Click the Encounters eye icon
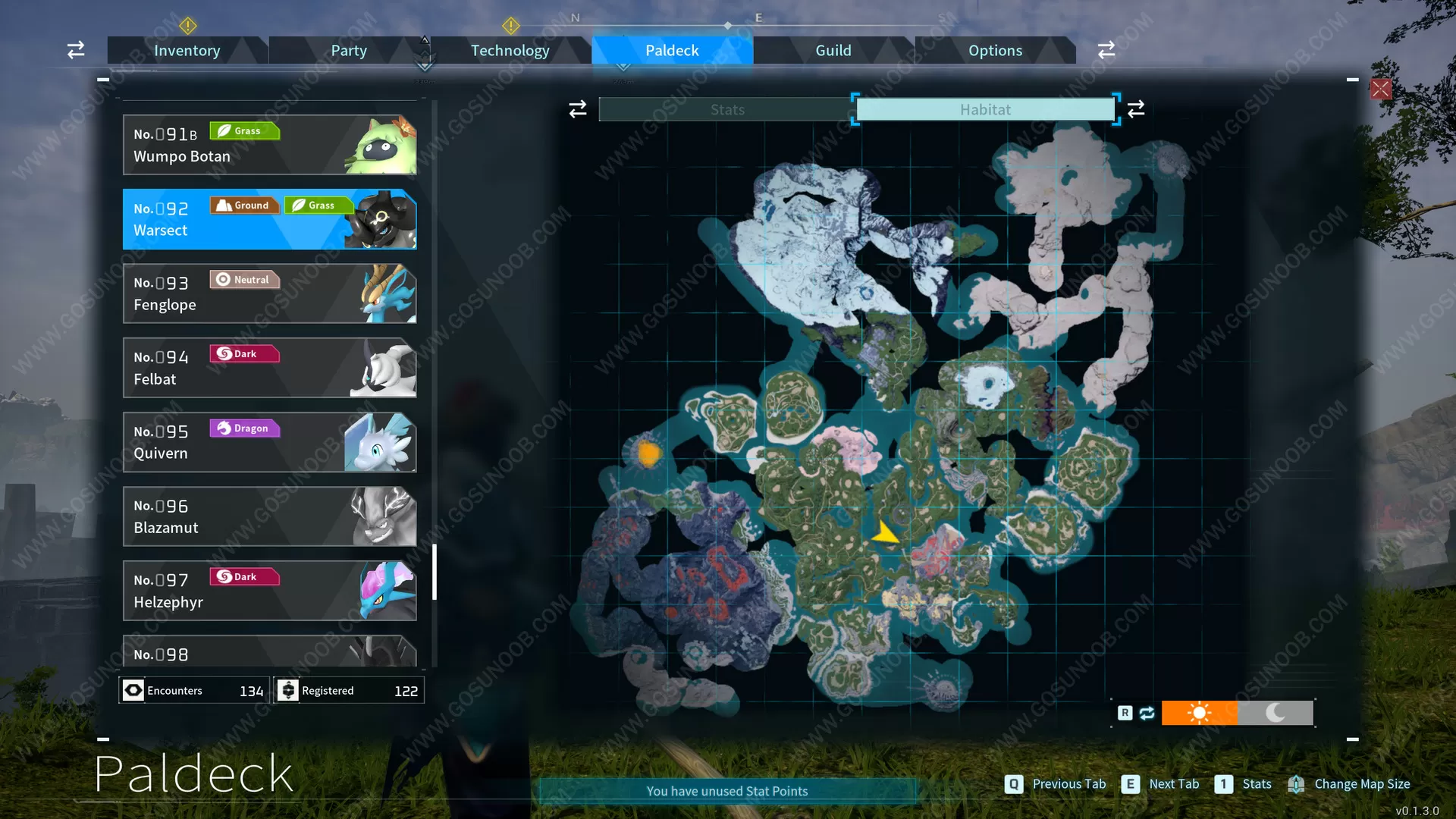This screenshot has height=819, width=1456. point(133,690)
